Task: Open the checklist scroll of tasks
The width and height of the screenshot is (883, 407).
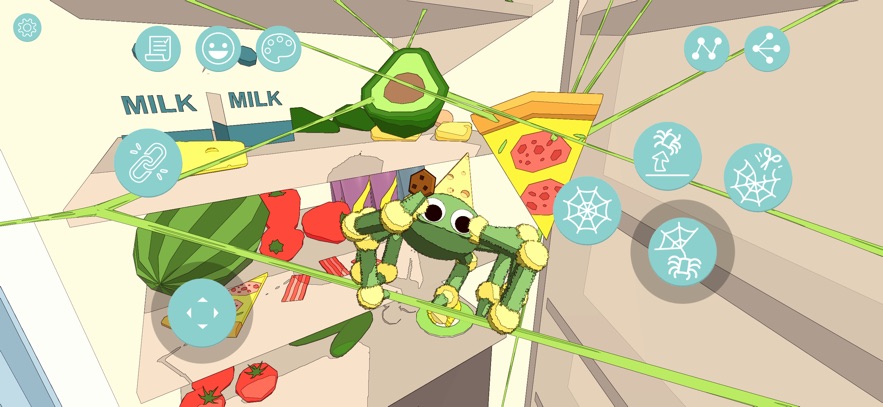Action: [158, 48]
